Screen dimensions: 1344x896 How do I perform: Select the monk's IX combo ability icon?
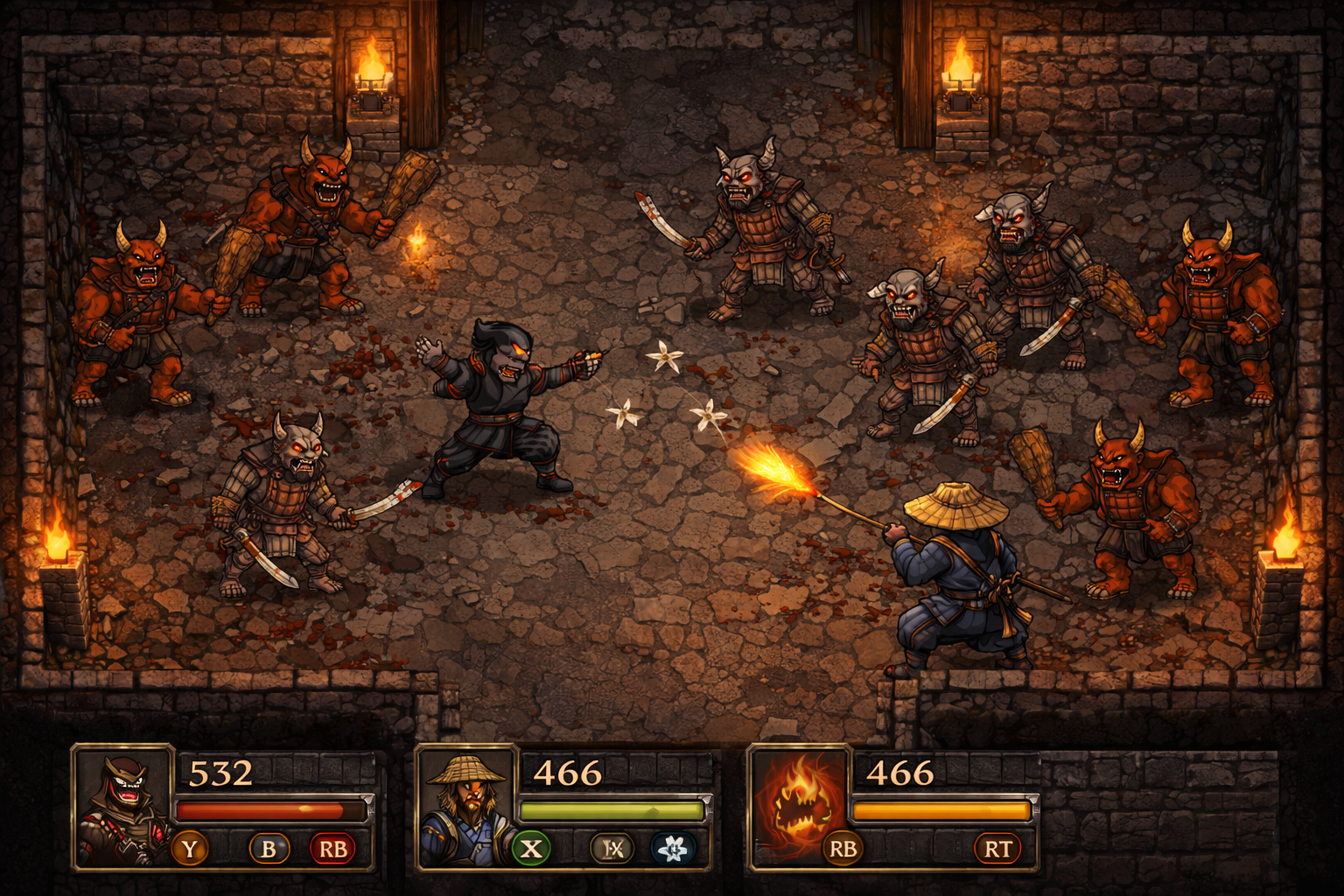612,846
